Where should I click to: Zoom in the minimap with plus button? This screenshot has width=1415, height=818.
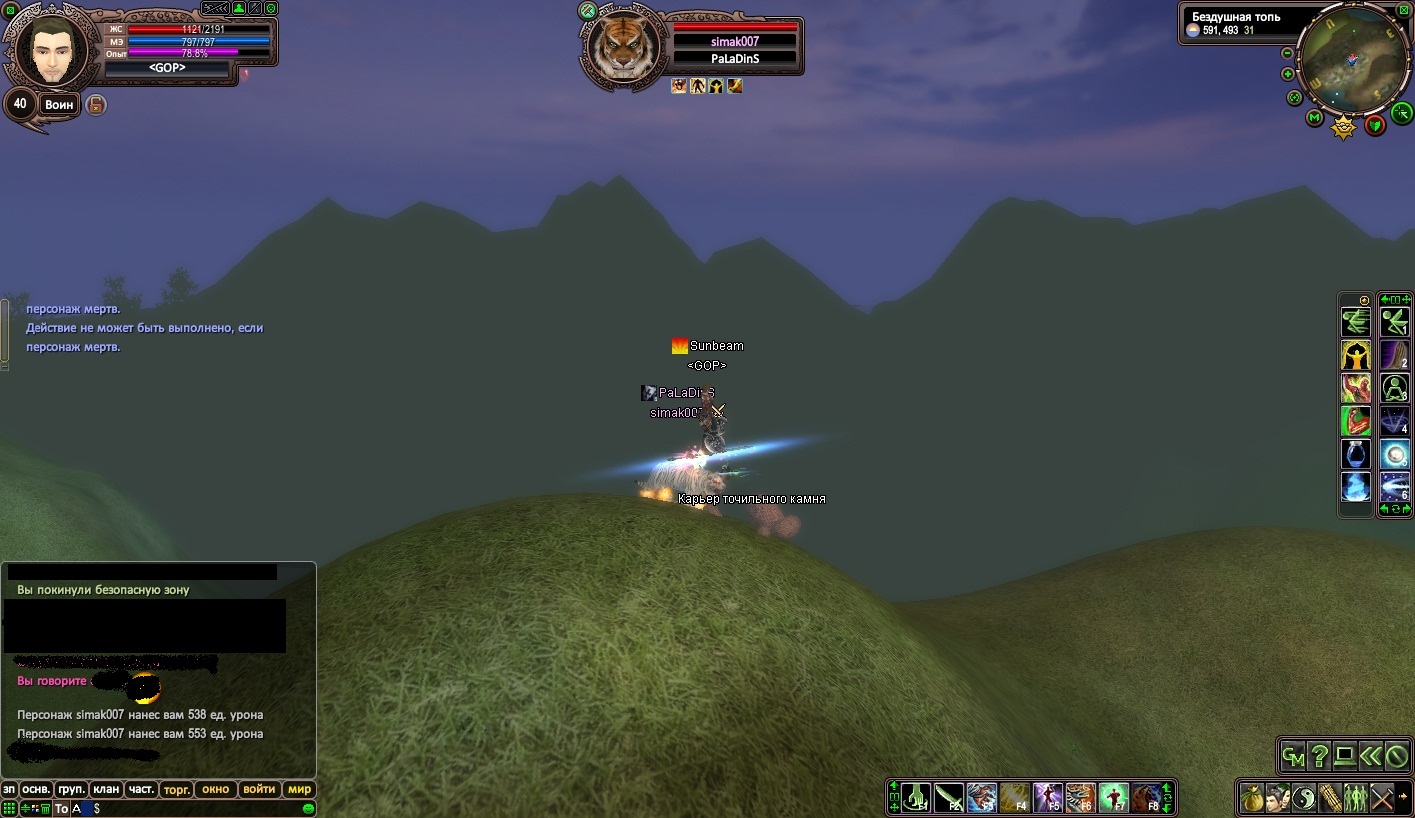pos(1288,74)
